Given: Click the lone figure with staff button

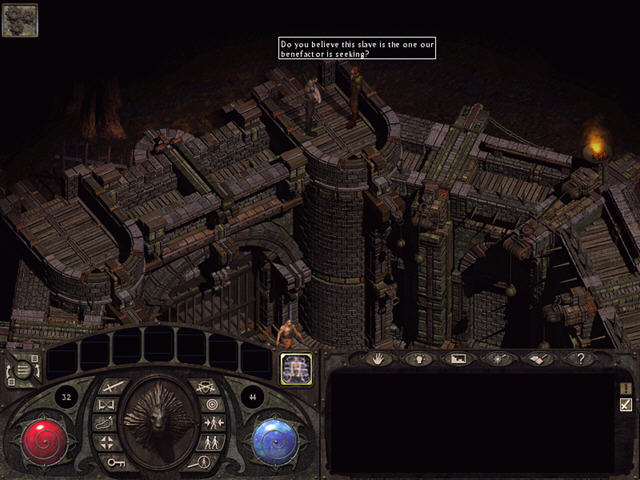Looking at the screenshot, I should click(x=205, y=462).
